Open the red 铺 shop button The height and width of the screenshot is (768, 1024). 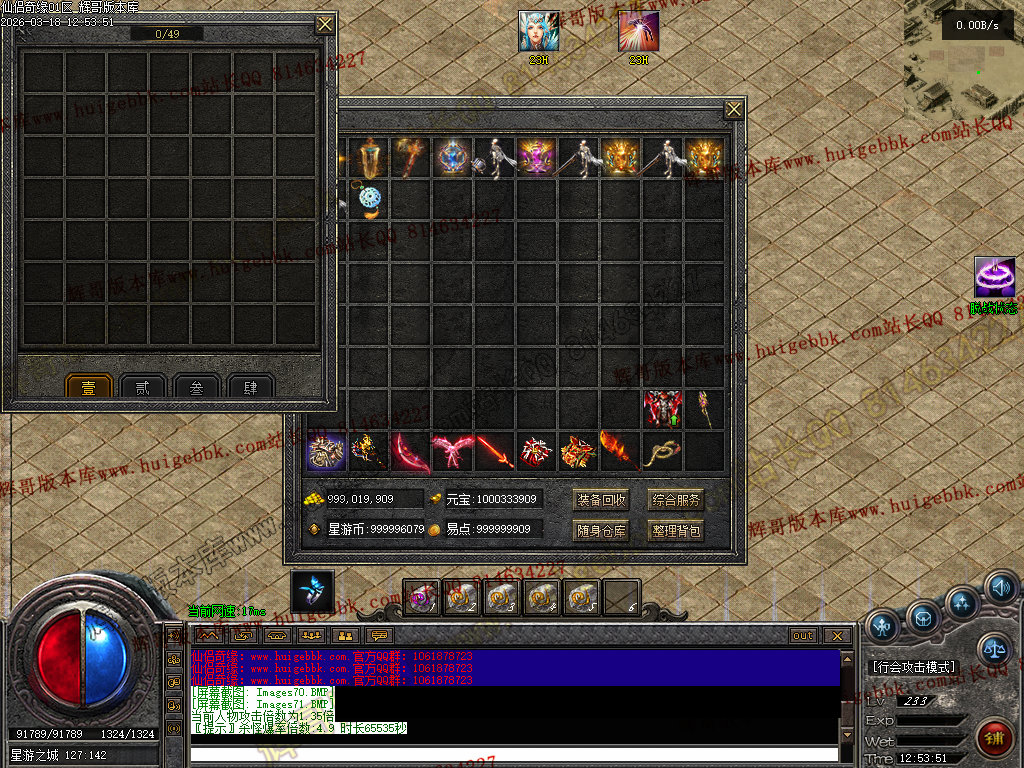994,739
